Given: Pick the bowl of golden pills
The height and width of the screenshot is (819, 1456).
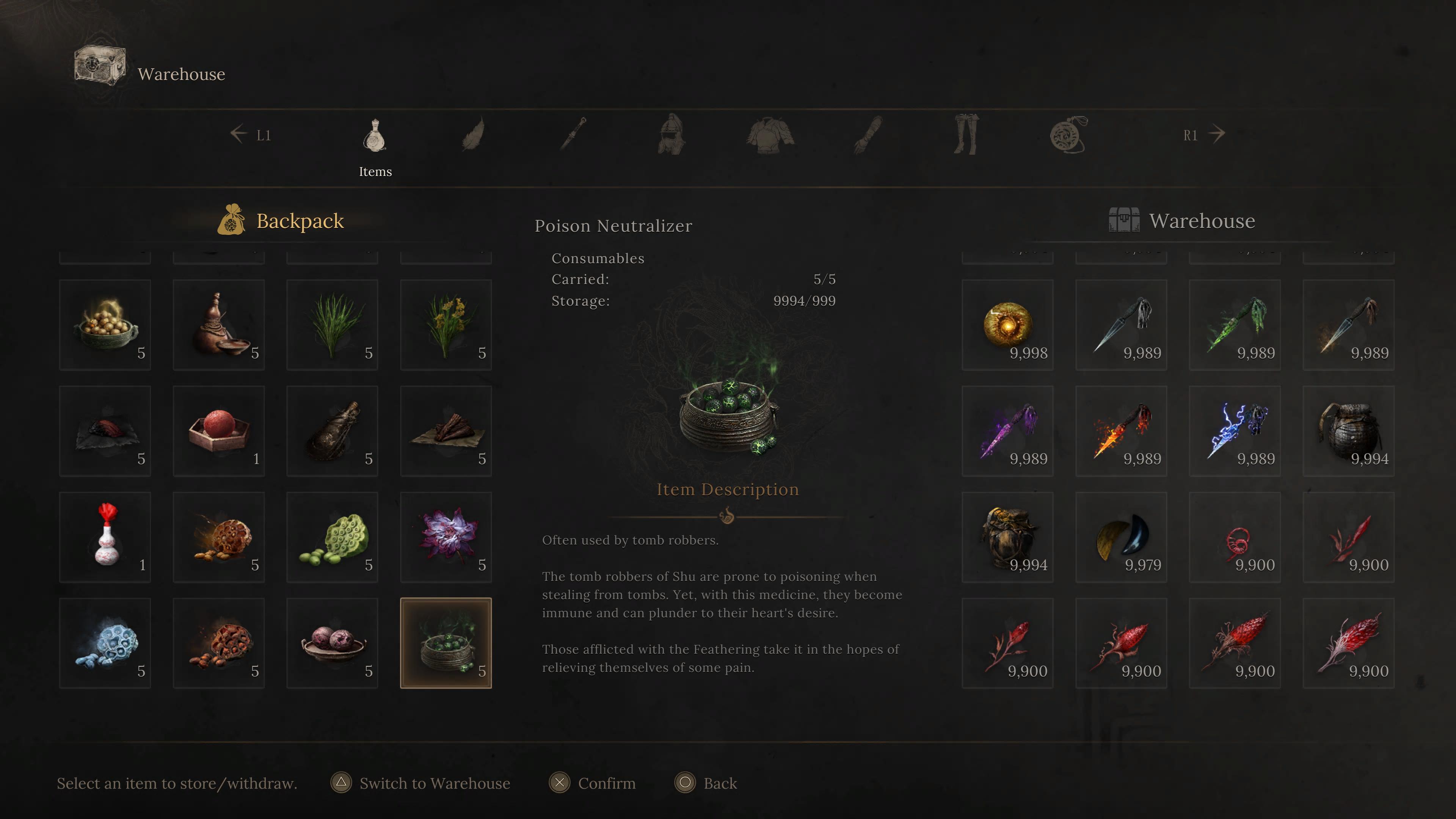Looking at the screenshot, I should (105, 325).
